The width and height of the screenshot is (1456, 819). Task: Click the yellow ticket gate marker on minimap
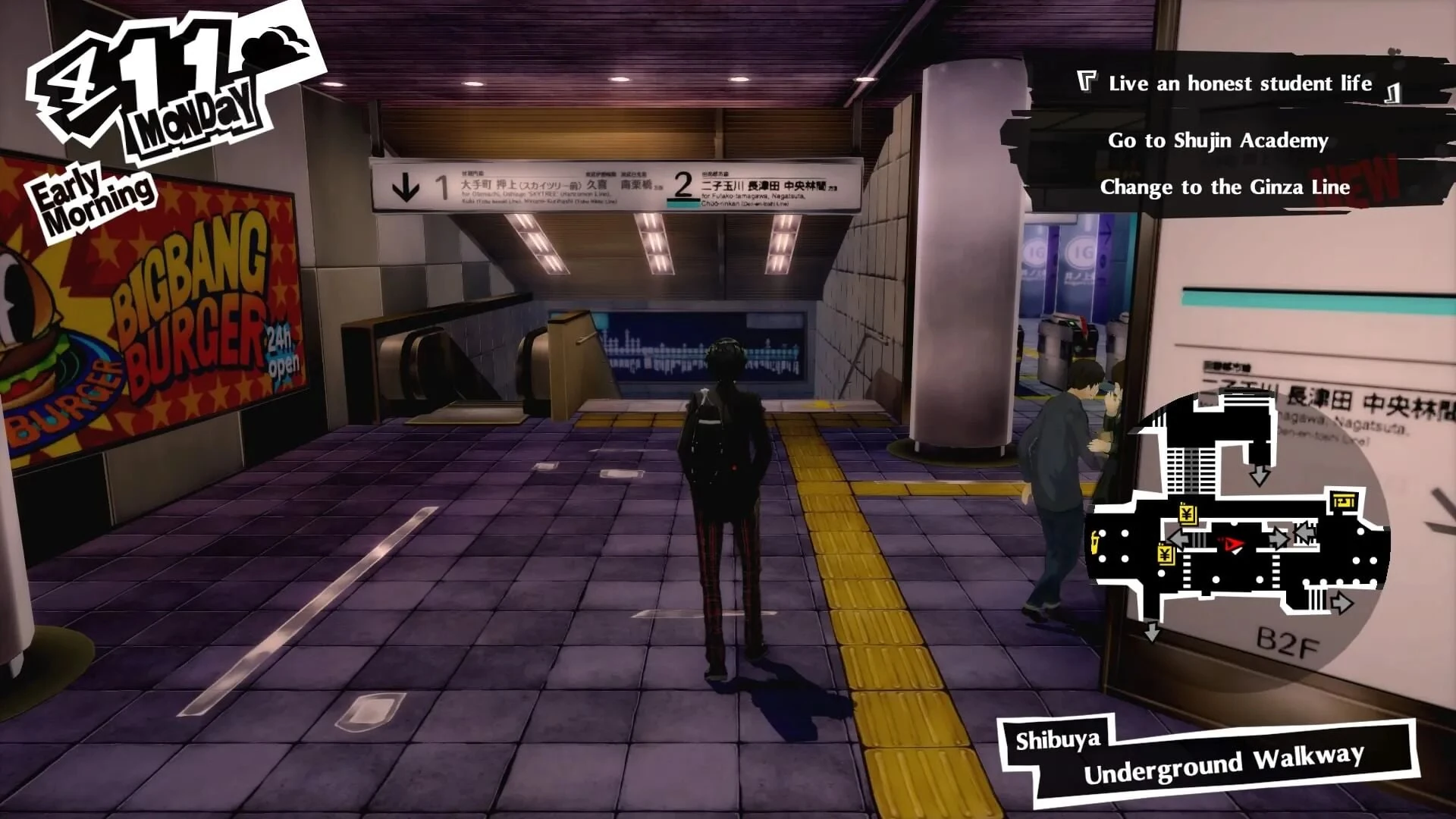pos(1345,500)
